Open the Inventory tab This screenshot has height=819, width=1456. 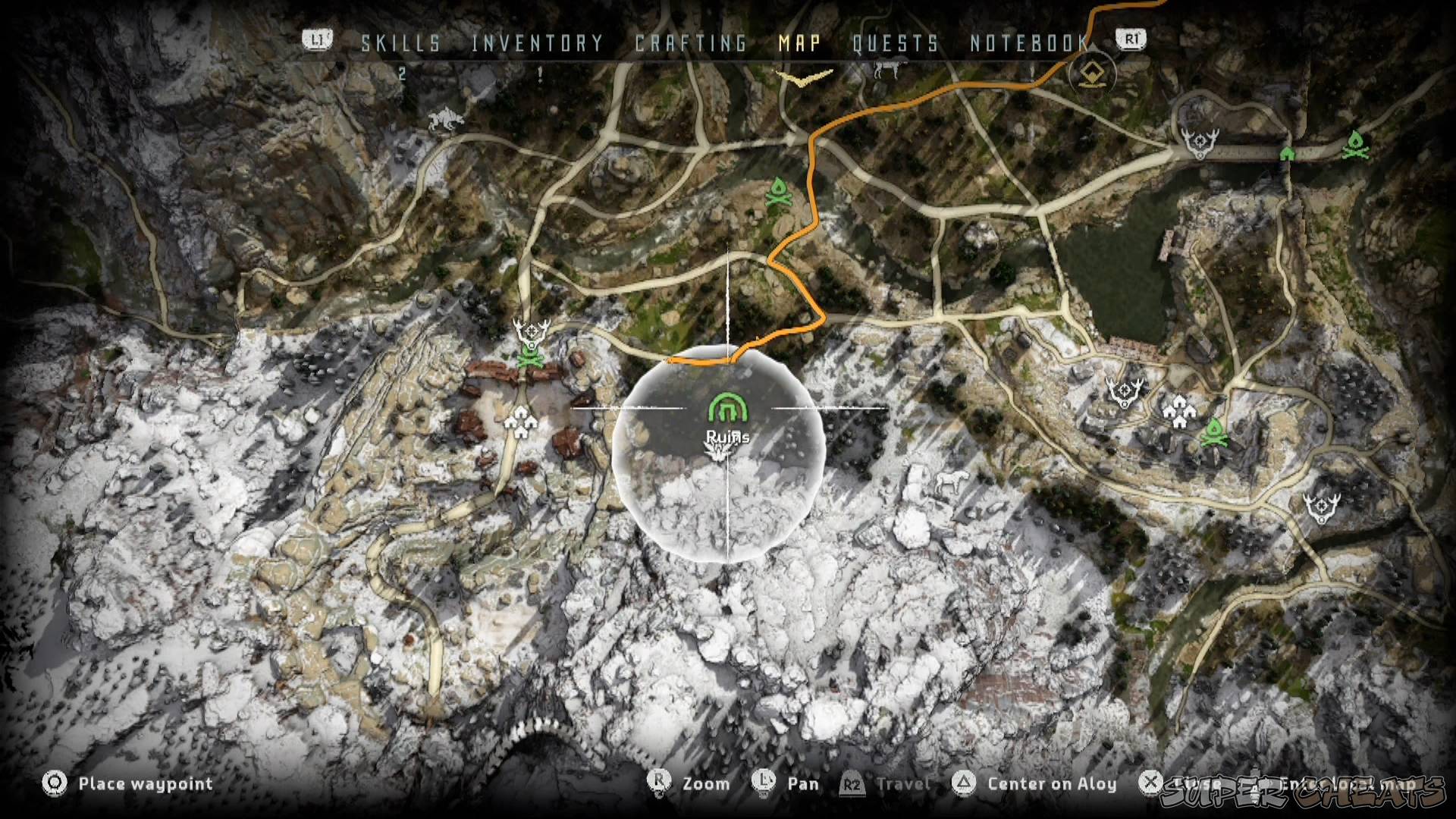(x=537, y=43)
